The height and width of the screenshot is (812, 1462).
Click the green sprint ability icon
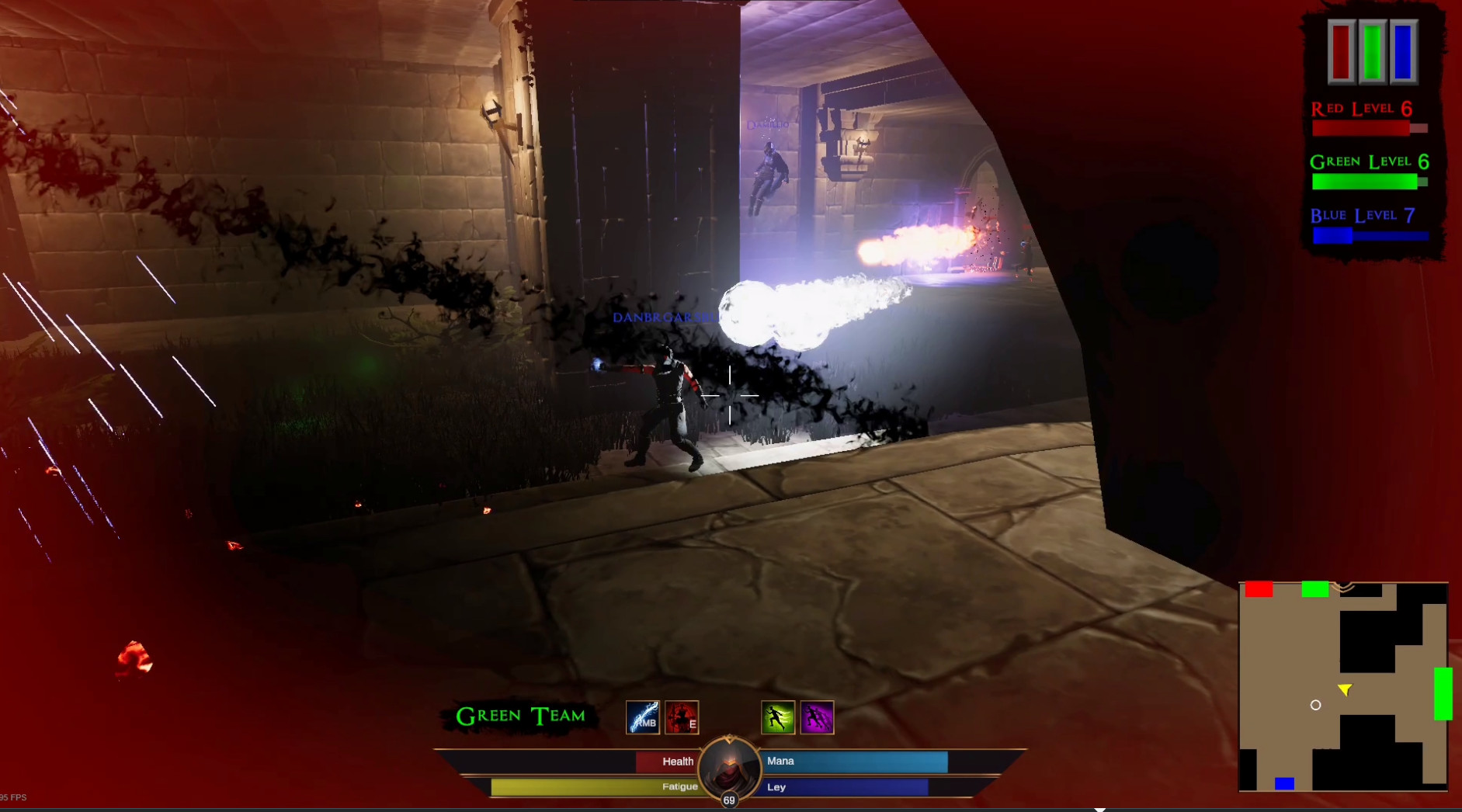click(x=779, y=717)
